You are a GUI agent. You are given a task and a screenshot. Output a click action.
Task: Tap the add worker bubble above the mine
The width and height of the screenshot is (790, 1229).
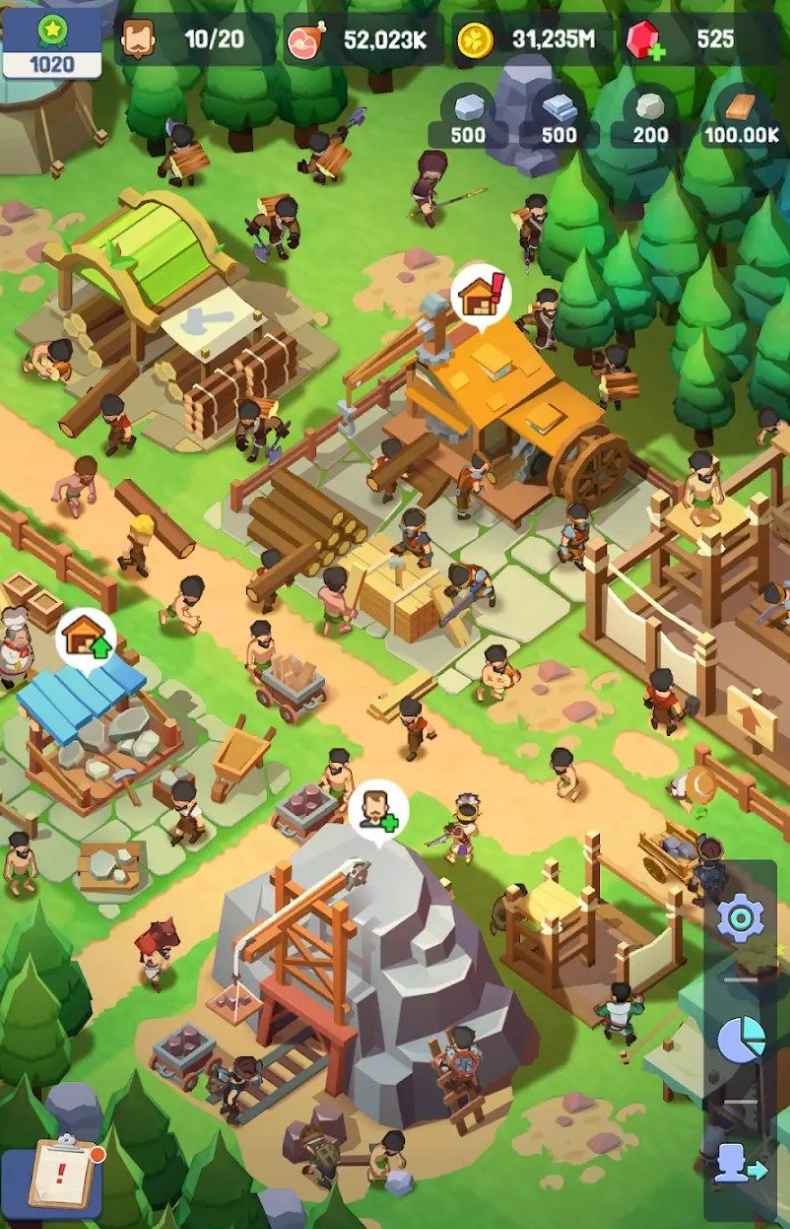(x=378, y=808)
